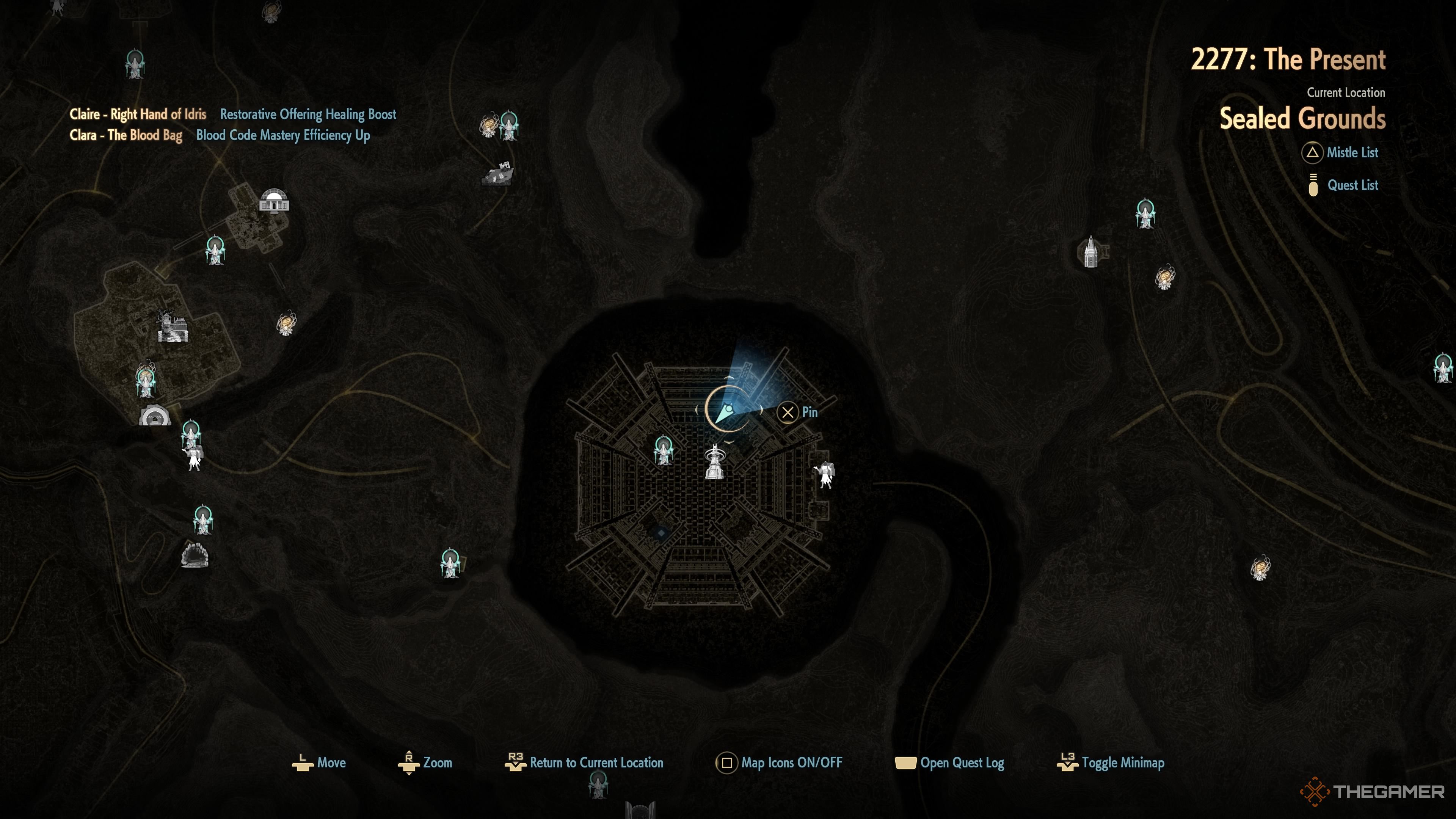The image size is (1456, 819).
Task: Select the wreckage marker below the paired icons
Action: click(497, 174)
